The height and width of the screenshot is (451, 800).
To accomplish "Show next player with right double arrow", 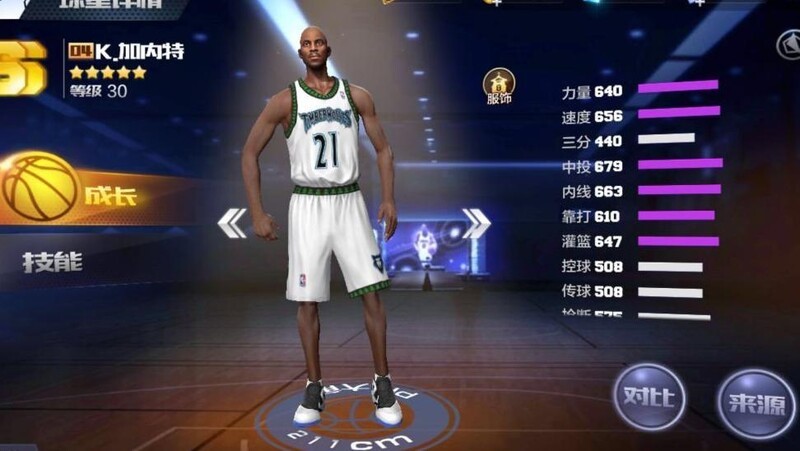I will click(x=476, y=223).
